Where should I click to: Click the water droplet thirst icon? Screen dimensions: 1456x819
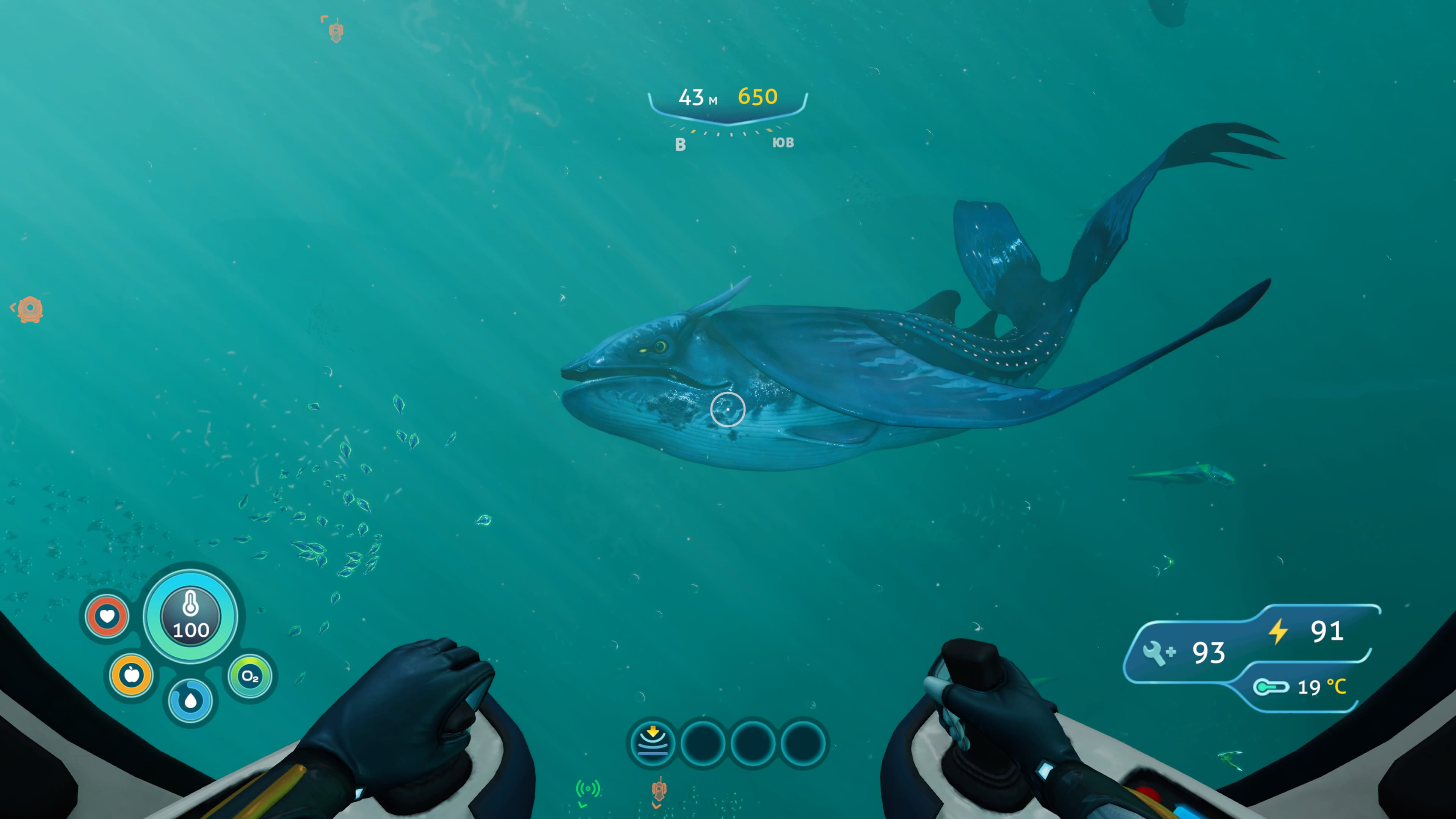[190, 701]
